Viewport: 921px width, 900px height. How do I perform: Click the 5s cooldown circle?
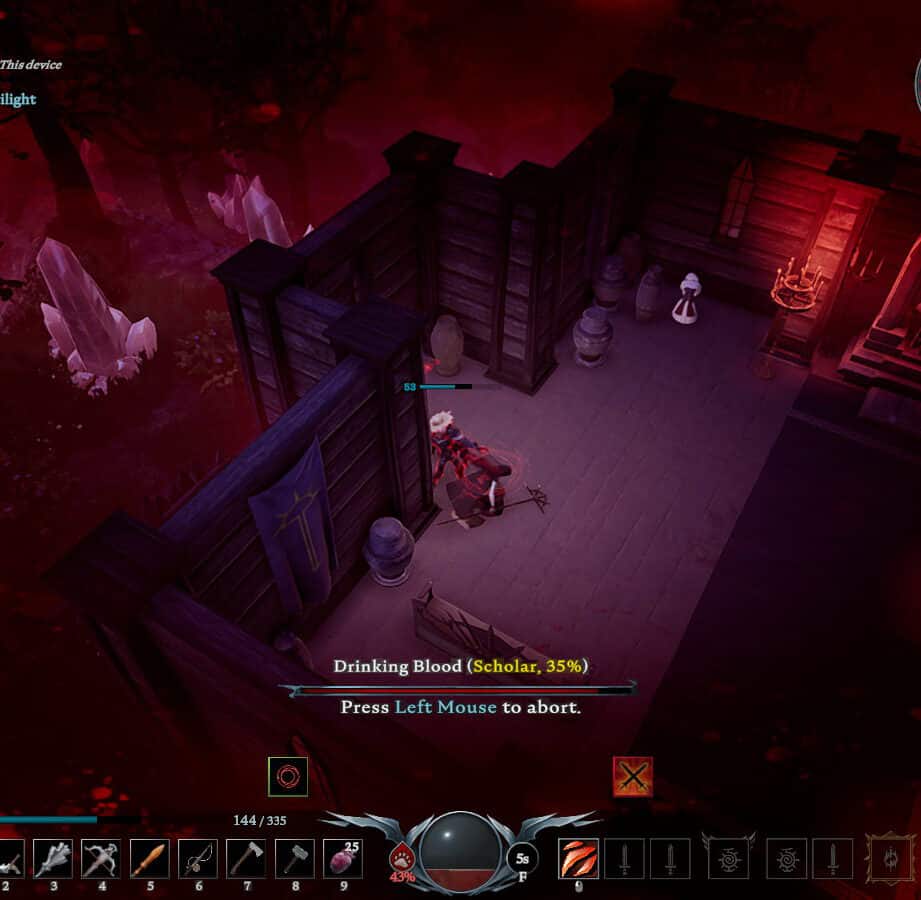pos(522,858)
